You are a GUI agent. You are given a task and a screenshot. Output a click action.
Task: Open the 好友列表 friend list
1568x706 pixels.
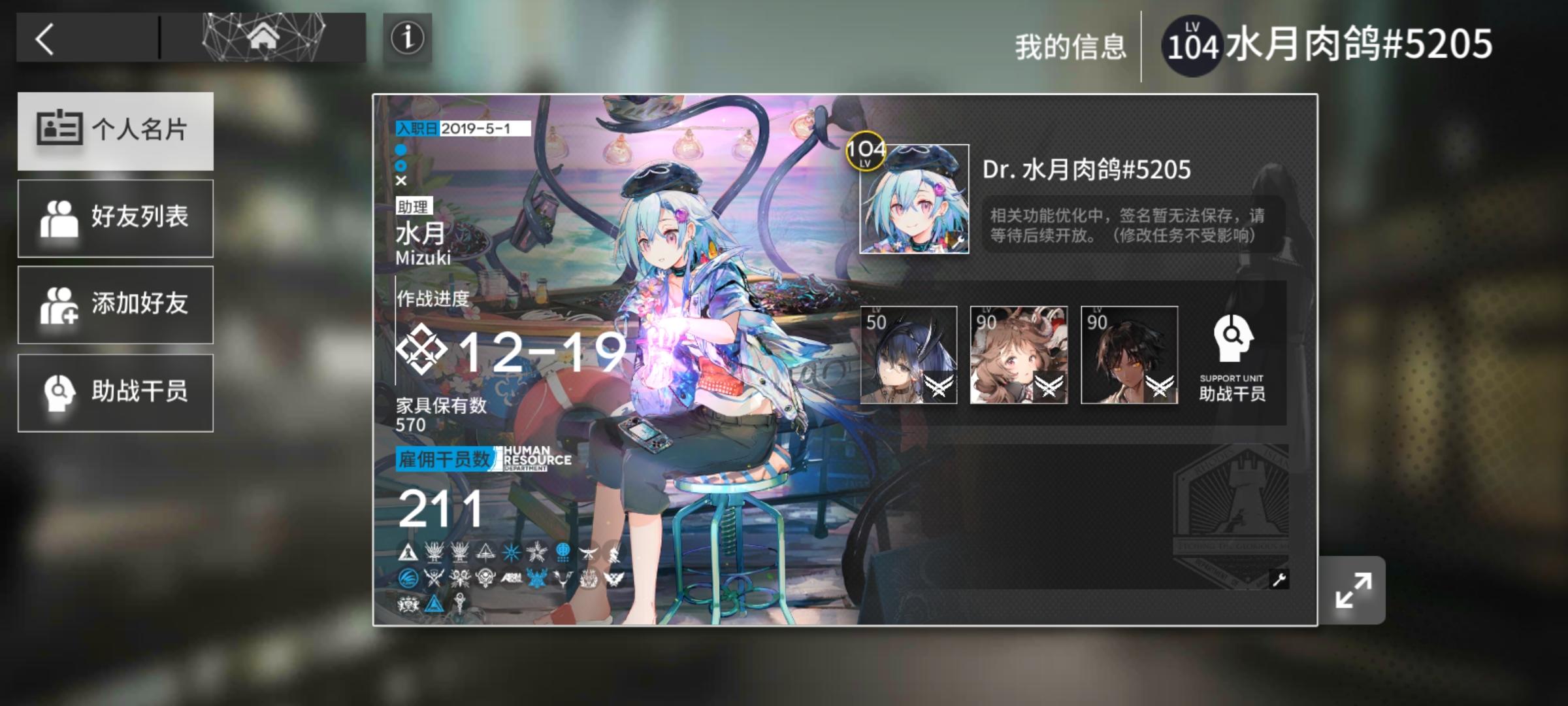(115, 218)
